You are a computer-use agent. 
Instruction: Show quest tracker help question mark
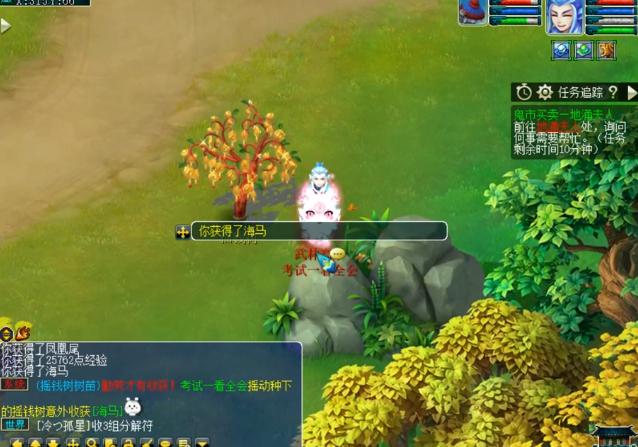[613, 92]
